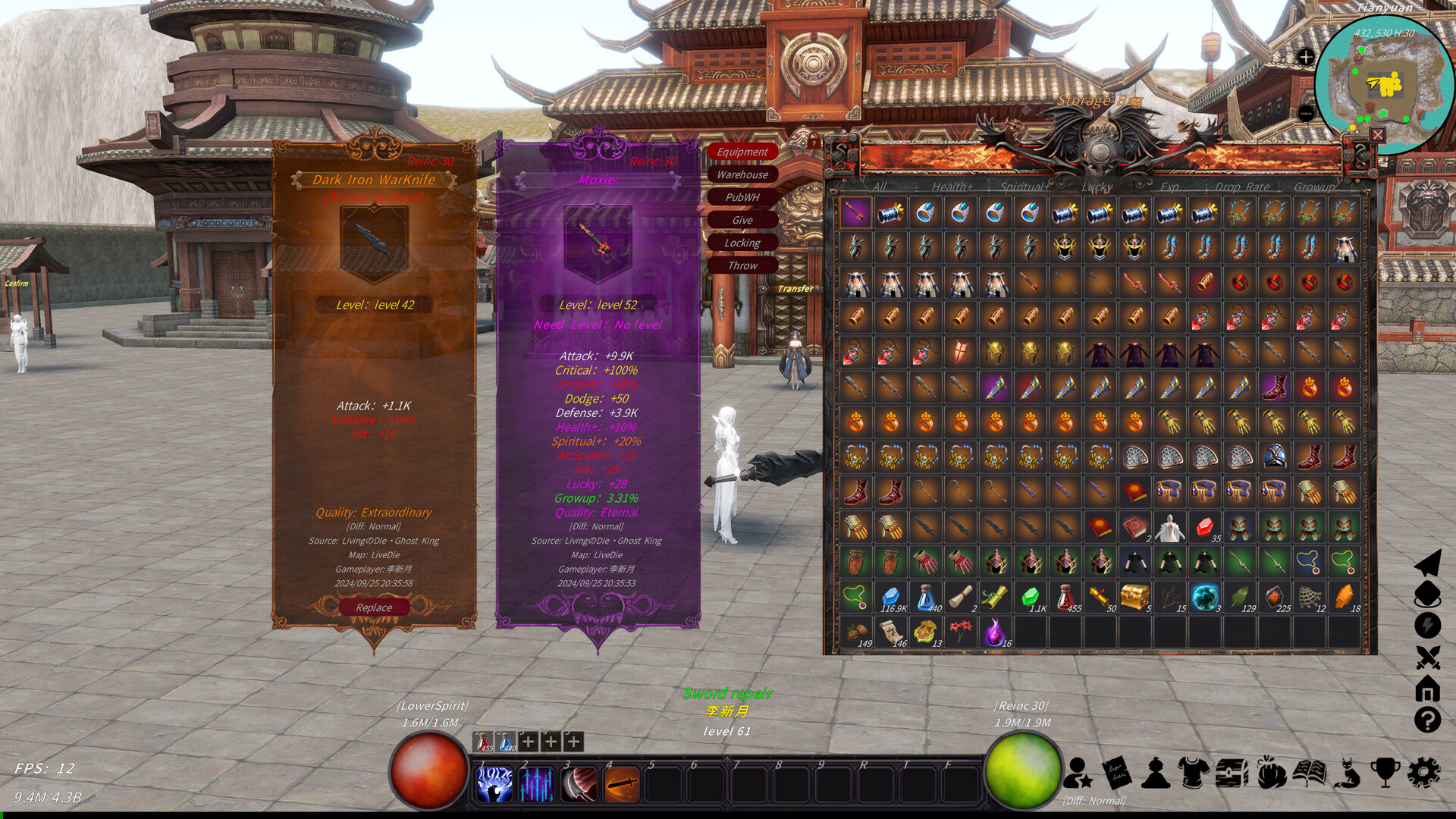Image resolution: width=1456 pixels, height=819 pixels.
Task: Activate the orange sword skill in hotbar
Action: (x=622, y=784)
